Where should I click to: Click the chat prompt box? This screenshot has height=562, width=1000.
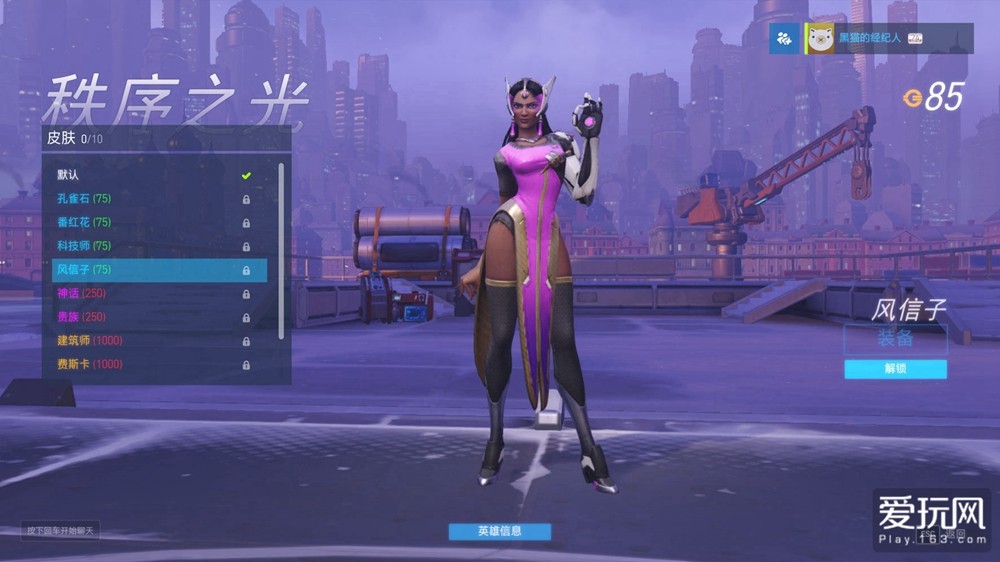point(61,530)
